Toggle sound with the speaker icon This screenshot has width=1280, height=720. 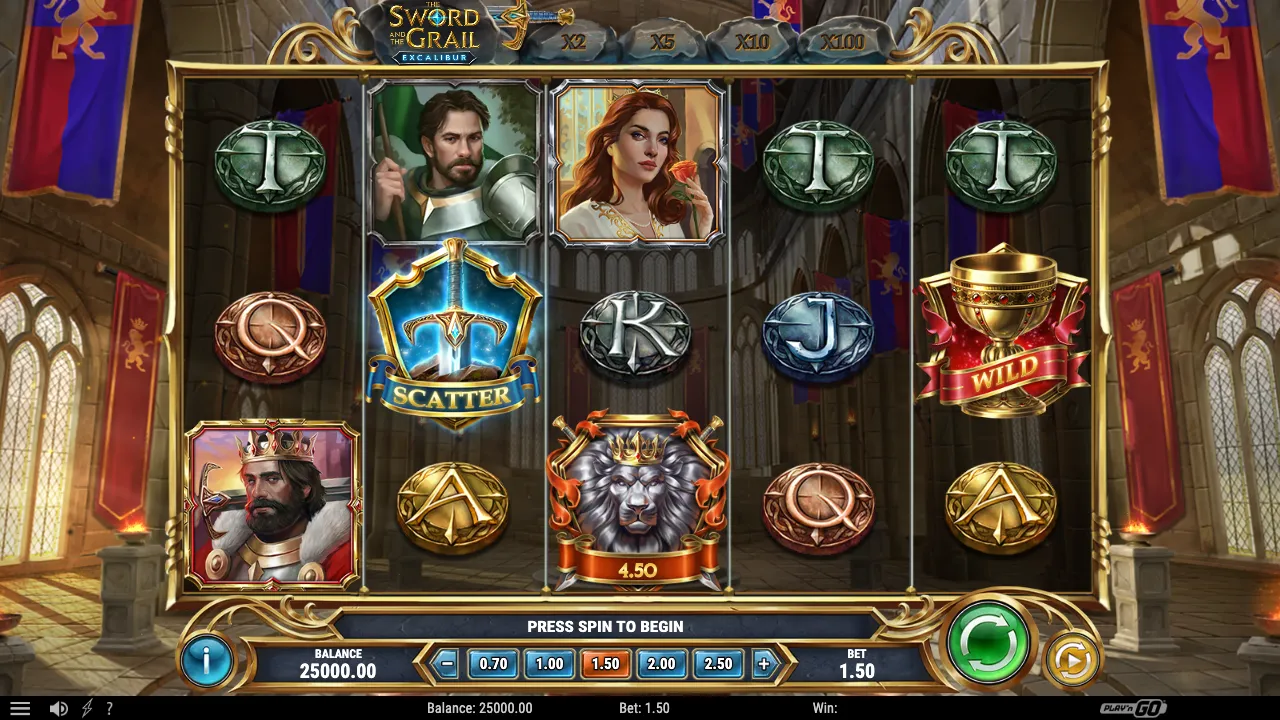(x=59, y=708)
